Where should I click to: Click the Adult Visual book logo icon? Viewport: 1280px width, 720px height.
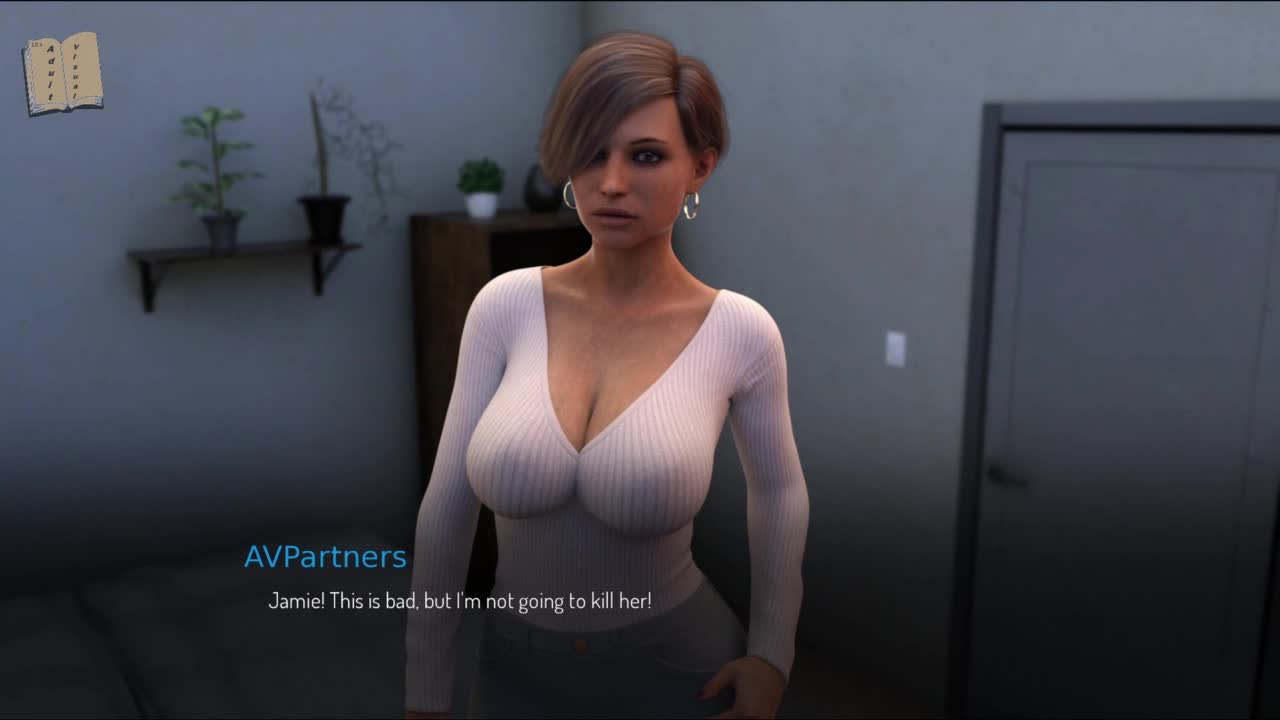62,74
